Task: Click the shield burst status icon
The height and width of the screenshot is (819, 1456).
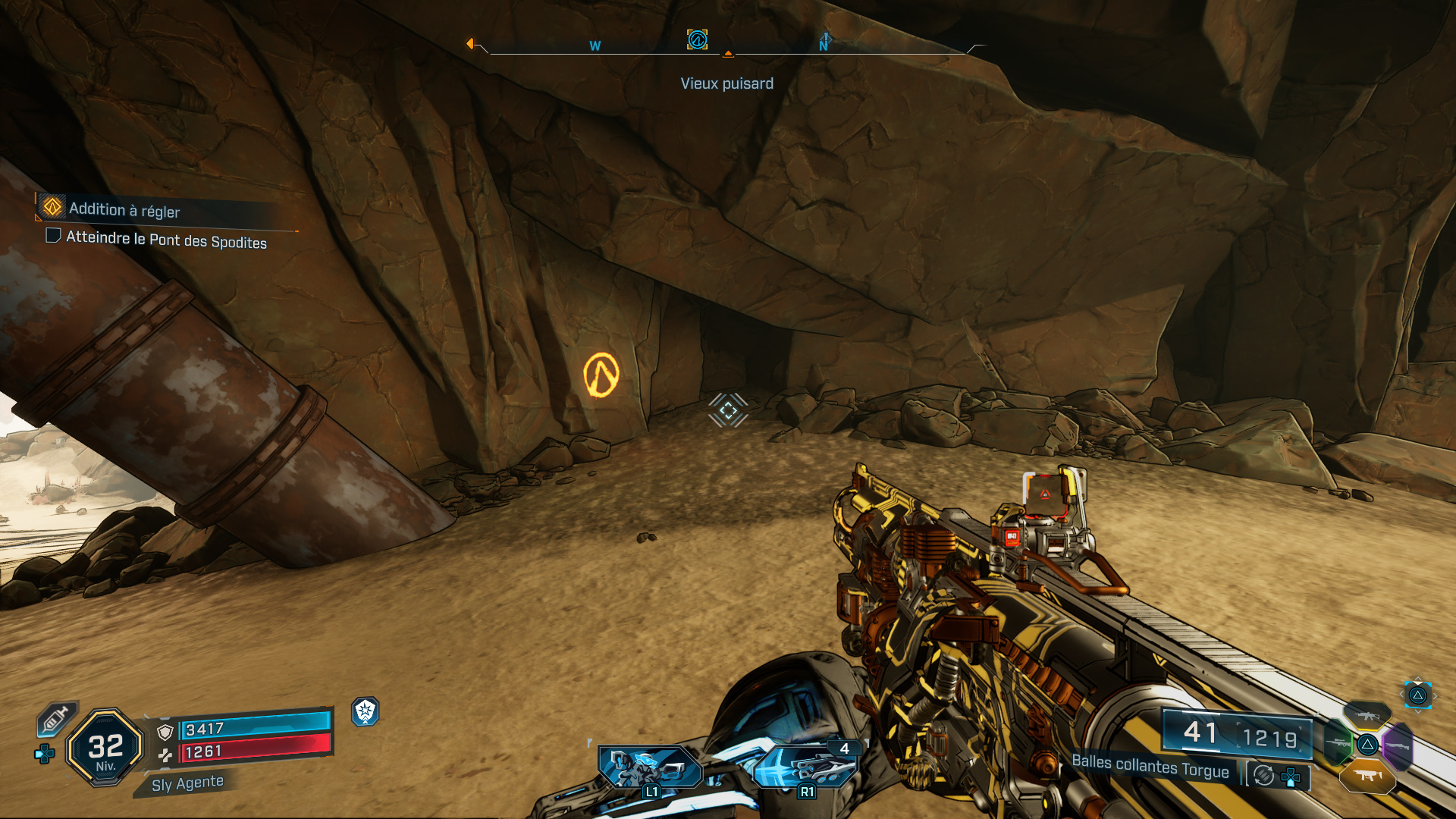Action: (x=366, y=711)
